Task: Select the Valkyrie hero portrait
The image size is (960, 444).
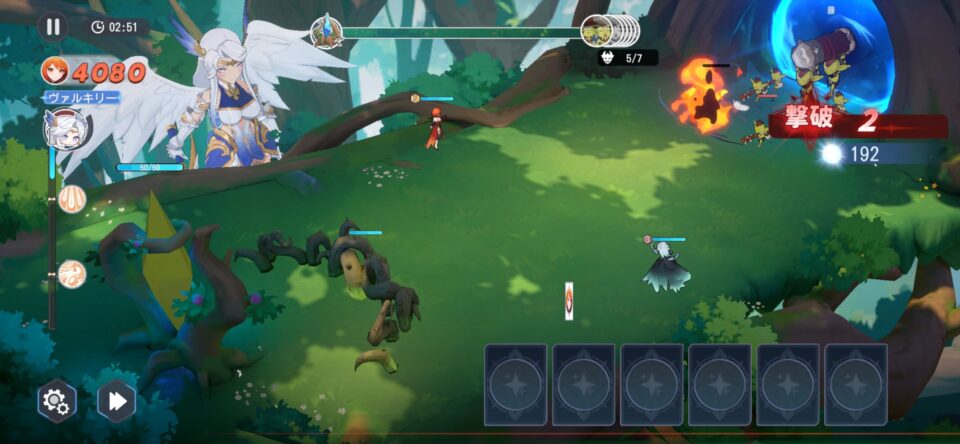Action: [x=68, y=128]
